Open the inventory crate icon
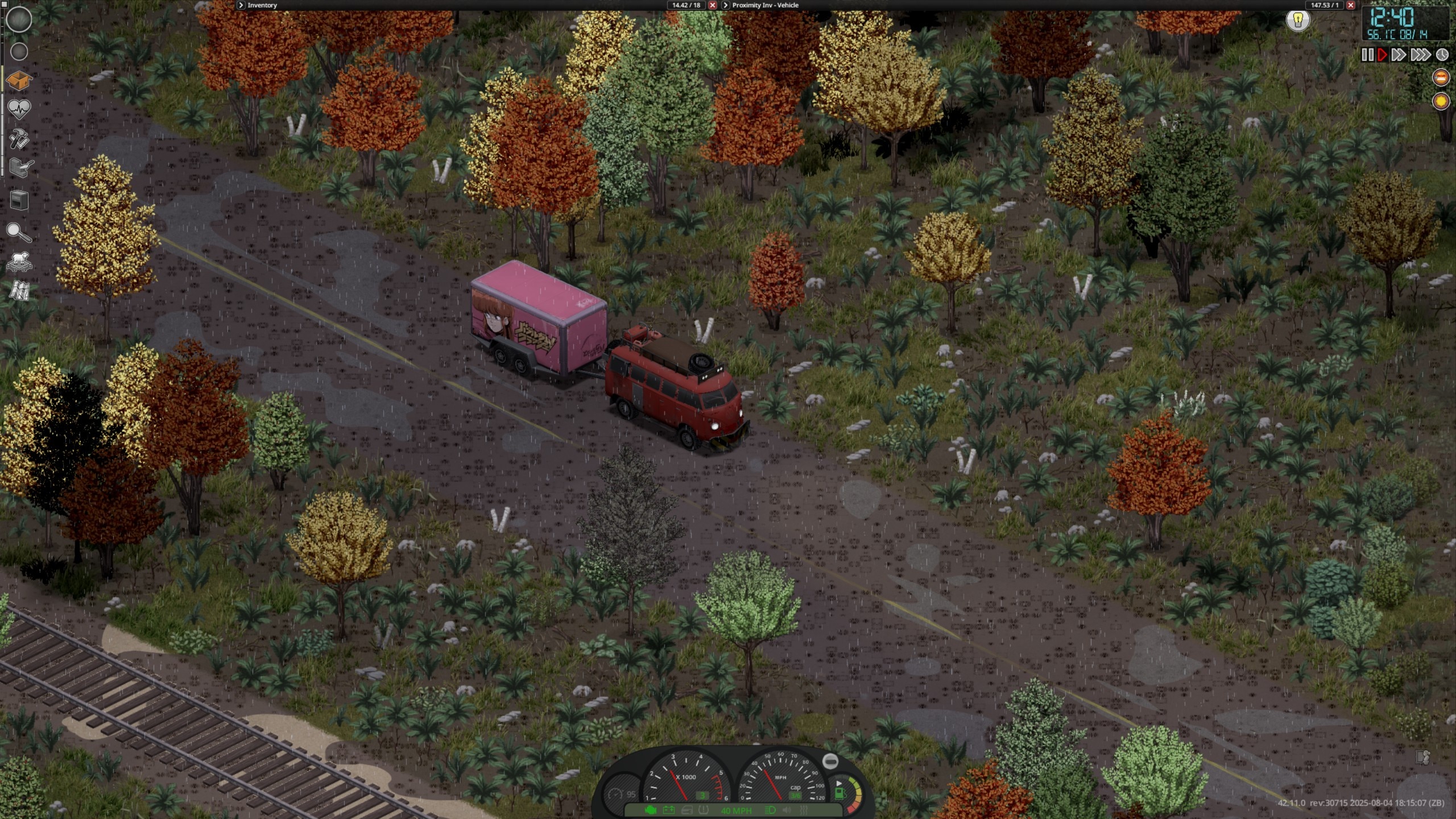1456x819 pixels. click(x=19, y=80)
